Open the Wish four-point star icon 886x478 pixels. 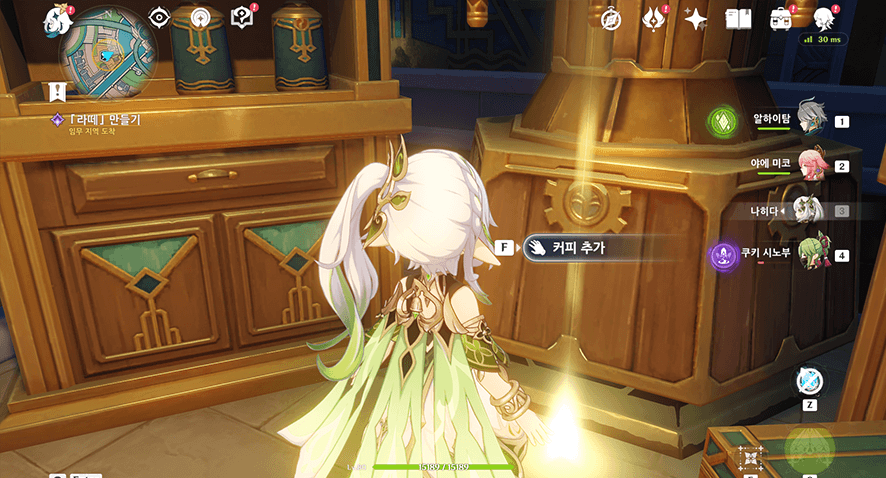696,19
